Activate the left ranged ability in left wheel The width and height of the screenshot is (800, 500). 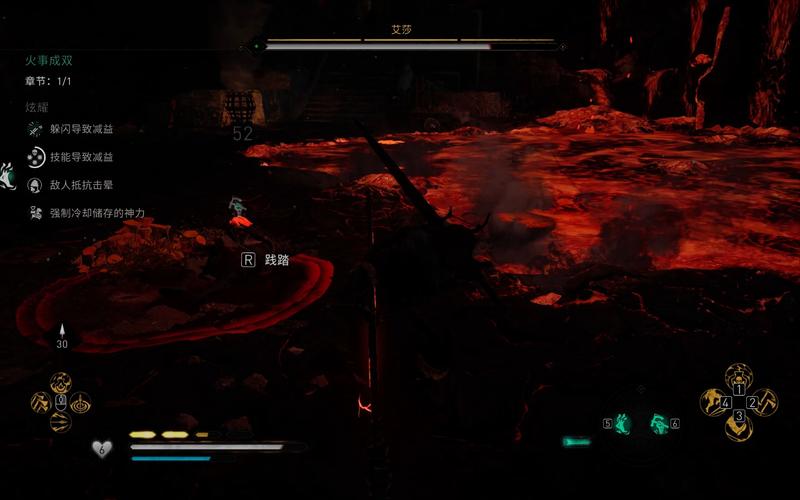click(41, 402)
